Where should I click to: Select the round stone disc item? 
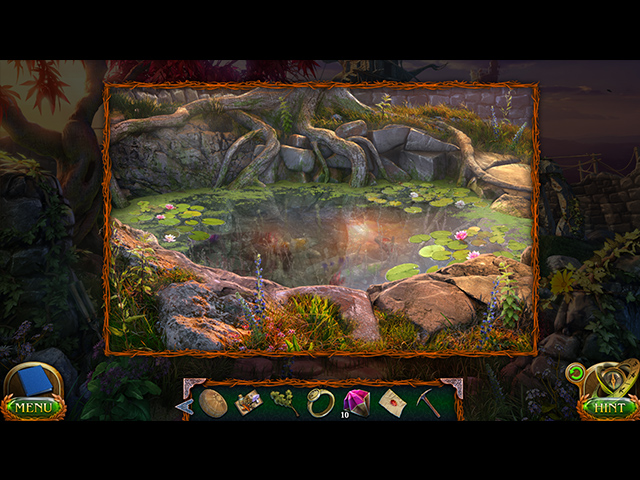click(213, 402)
